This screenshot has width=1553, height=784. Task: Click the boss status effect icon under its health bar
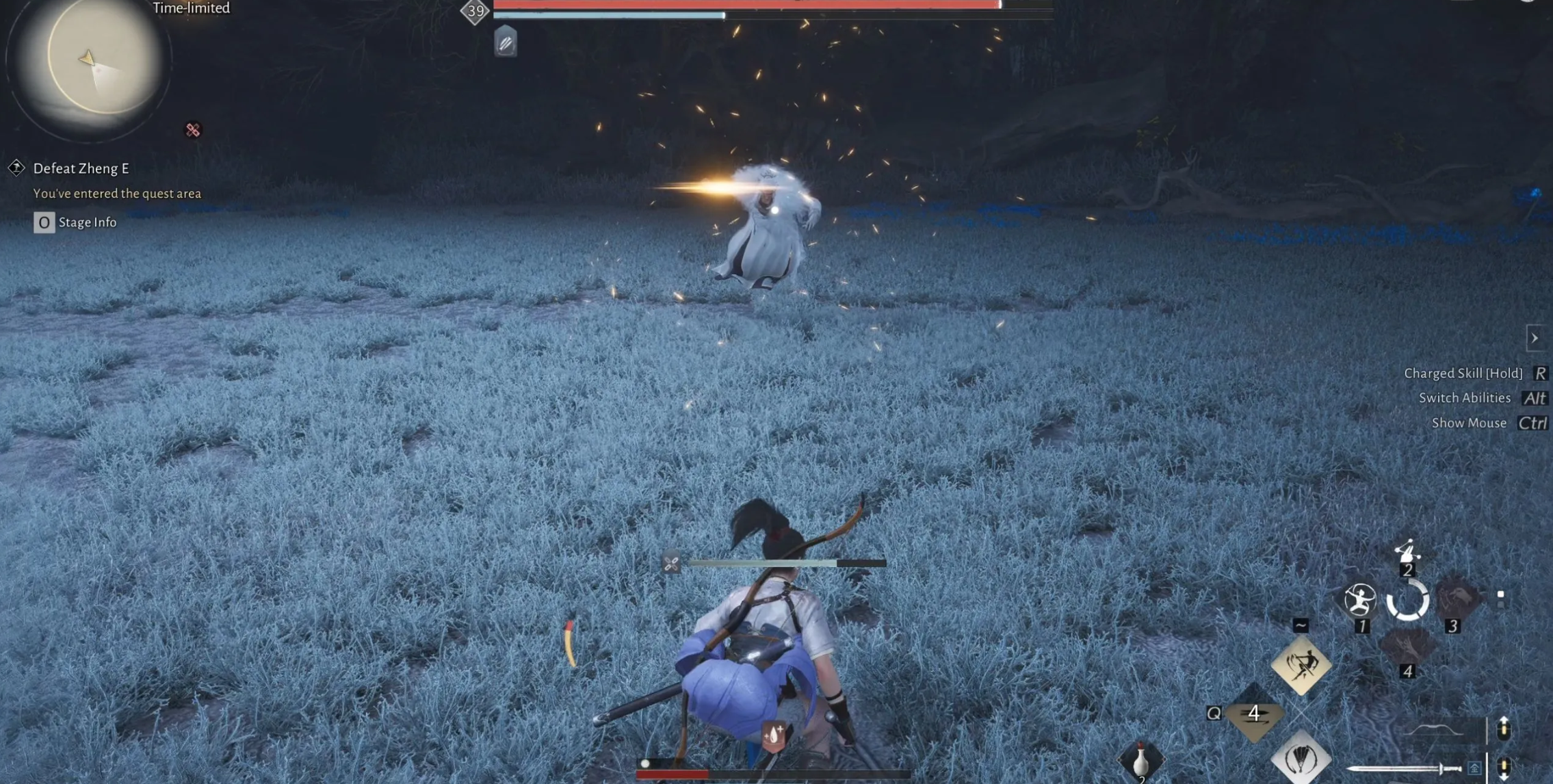click(506, 42)
